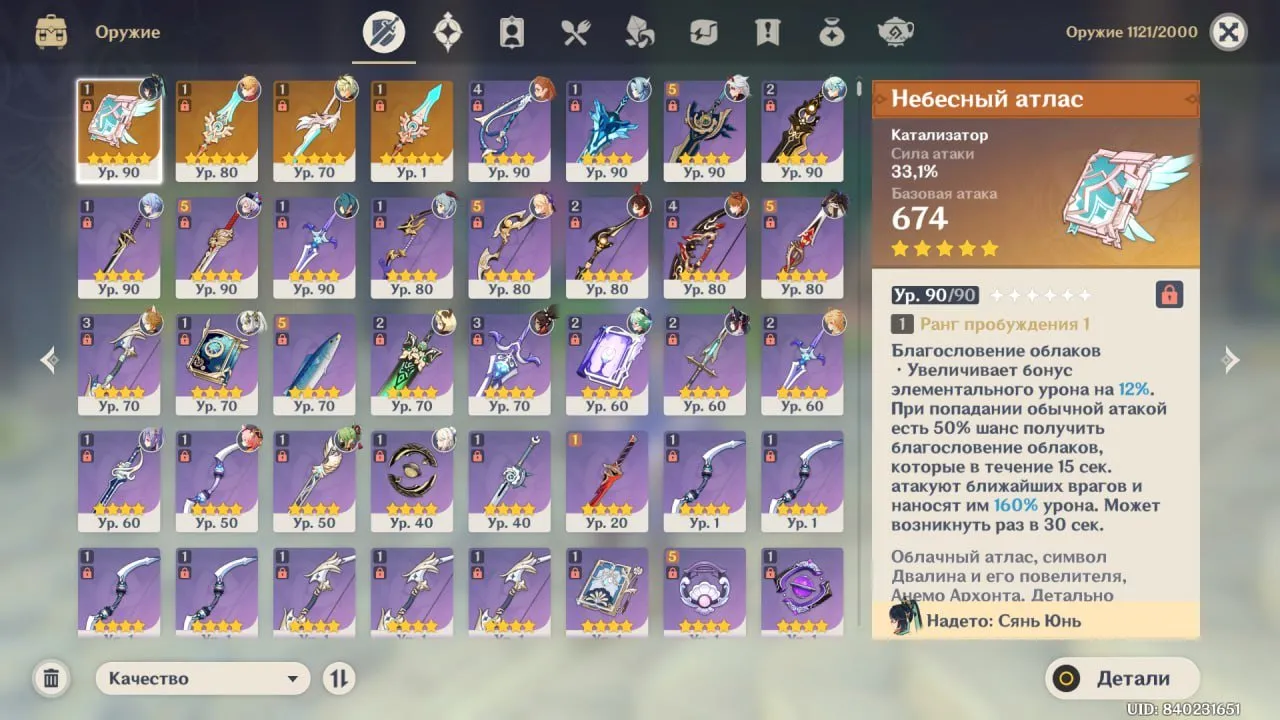Close the inventory with the X button
This screenshot has width=1280, height=720.
tap(1228, 32)
